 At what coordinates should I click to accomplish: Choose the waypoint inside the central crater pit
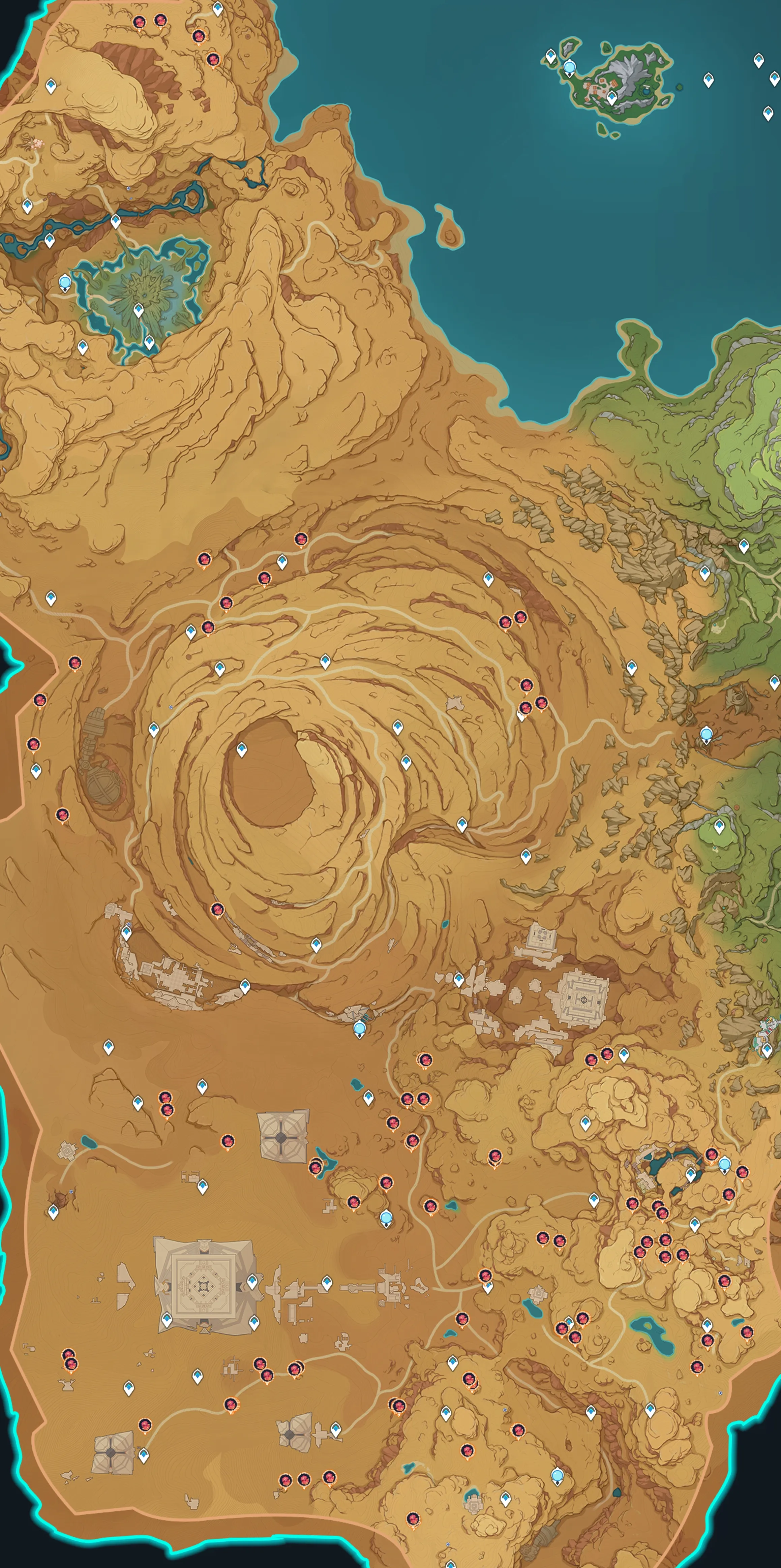click(x=242, y=749)
